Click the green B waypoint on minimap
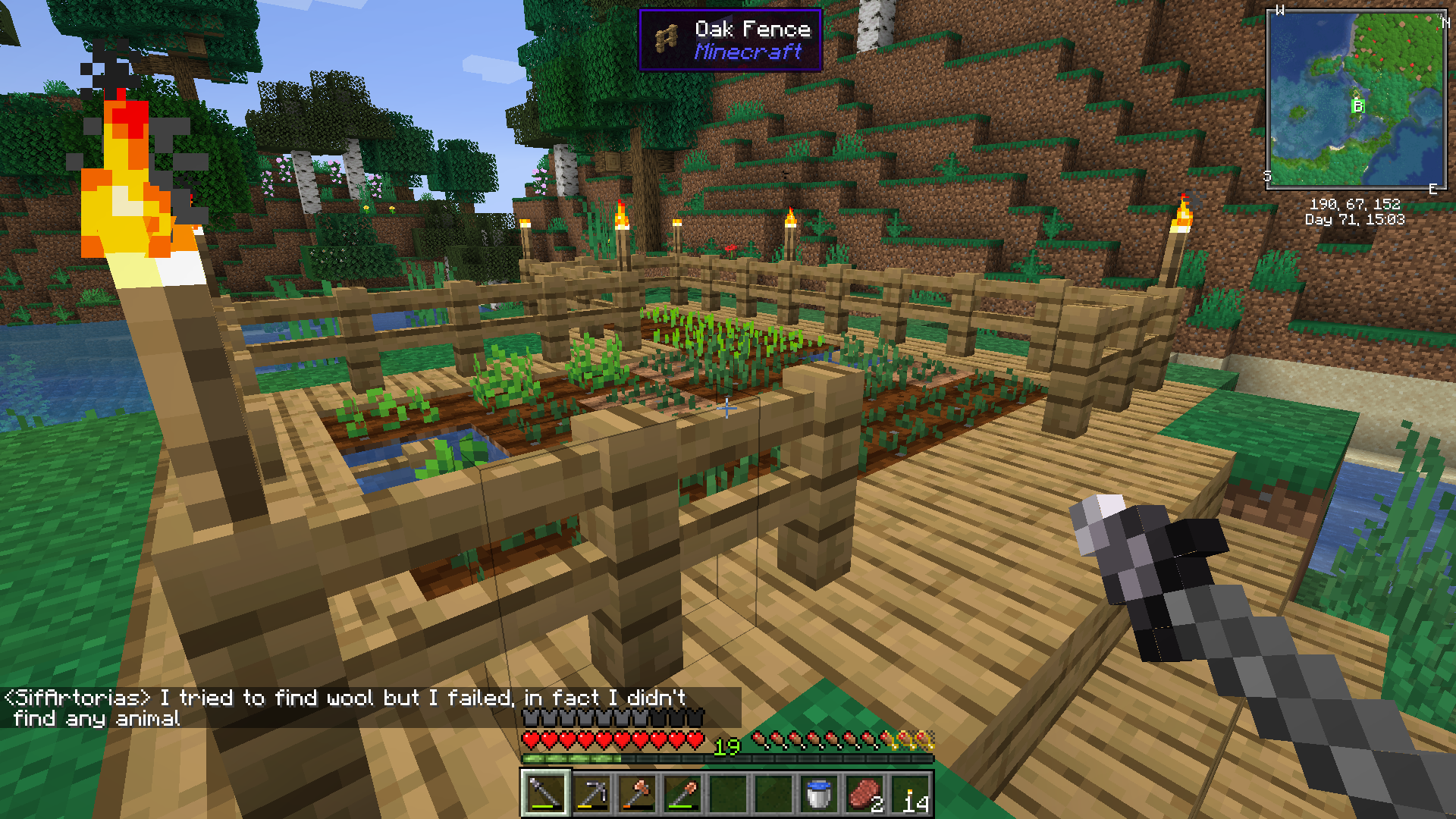Viewport: 1456px width, 819px height. [1357, 106]
